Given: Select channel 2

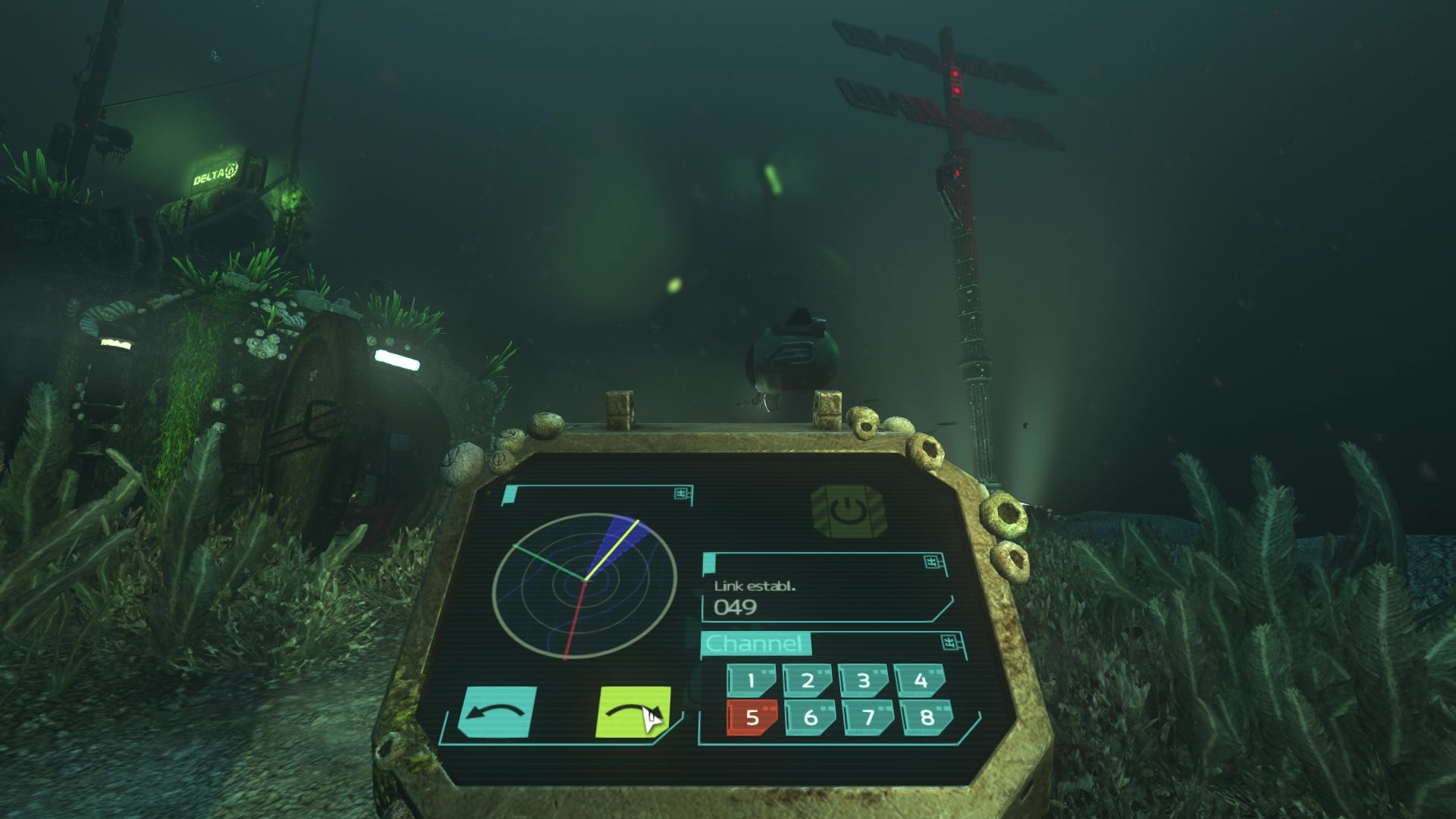Looking at the screenshot, I should tap(808, 680).
